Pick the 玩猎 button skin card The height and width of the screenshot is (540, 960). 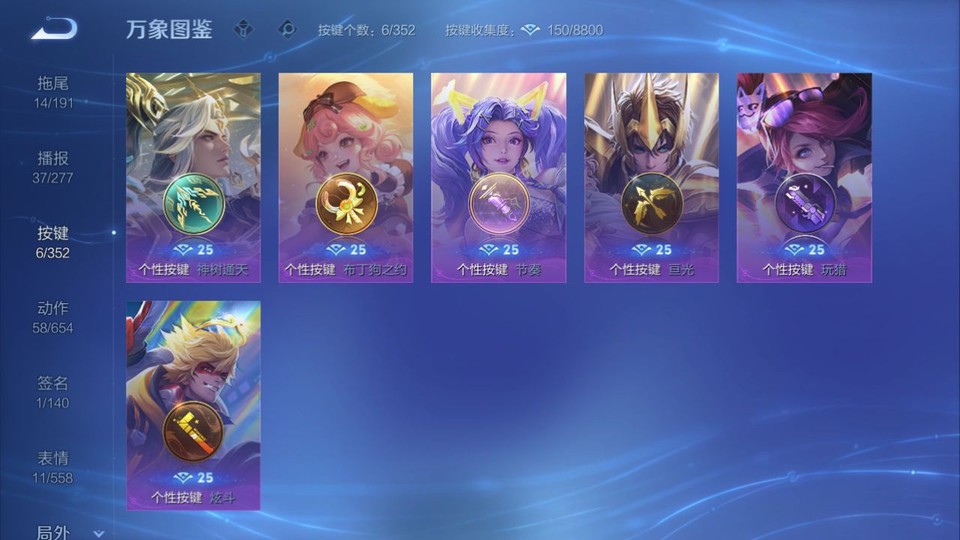[804, 177]
